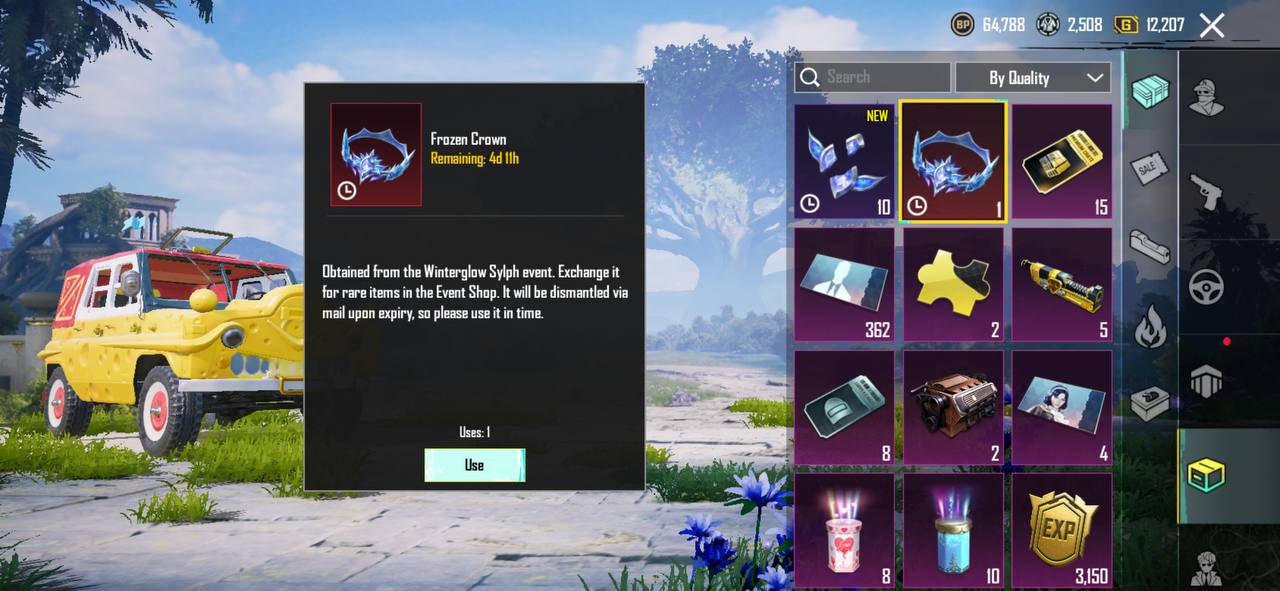Close the inventory screen
This screenshot has height=591, width=1280.
(1211, 26)
